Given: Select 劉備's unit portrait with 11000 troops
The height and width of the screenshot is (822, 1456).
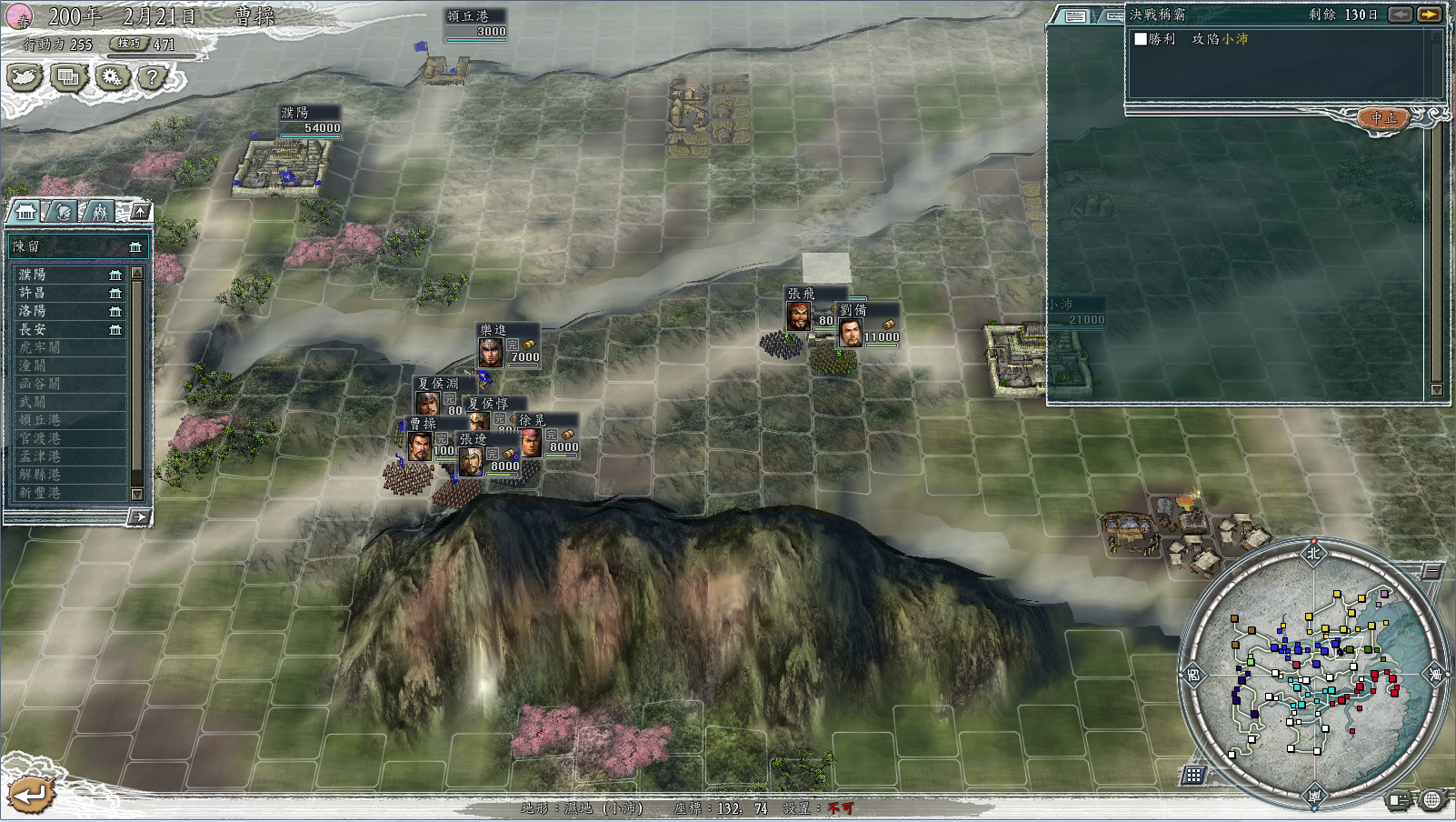Looking at the screenshot, I should click(851, 333).
